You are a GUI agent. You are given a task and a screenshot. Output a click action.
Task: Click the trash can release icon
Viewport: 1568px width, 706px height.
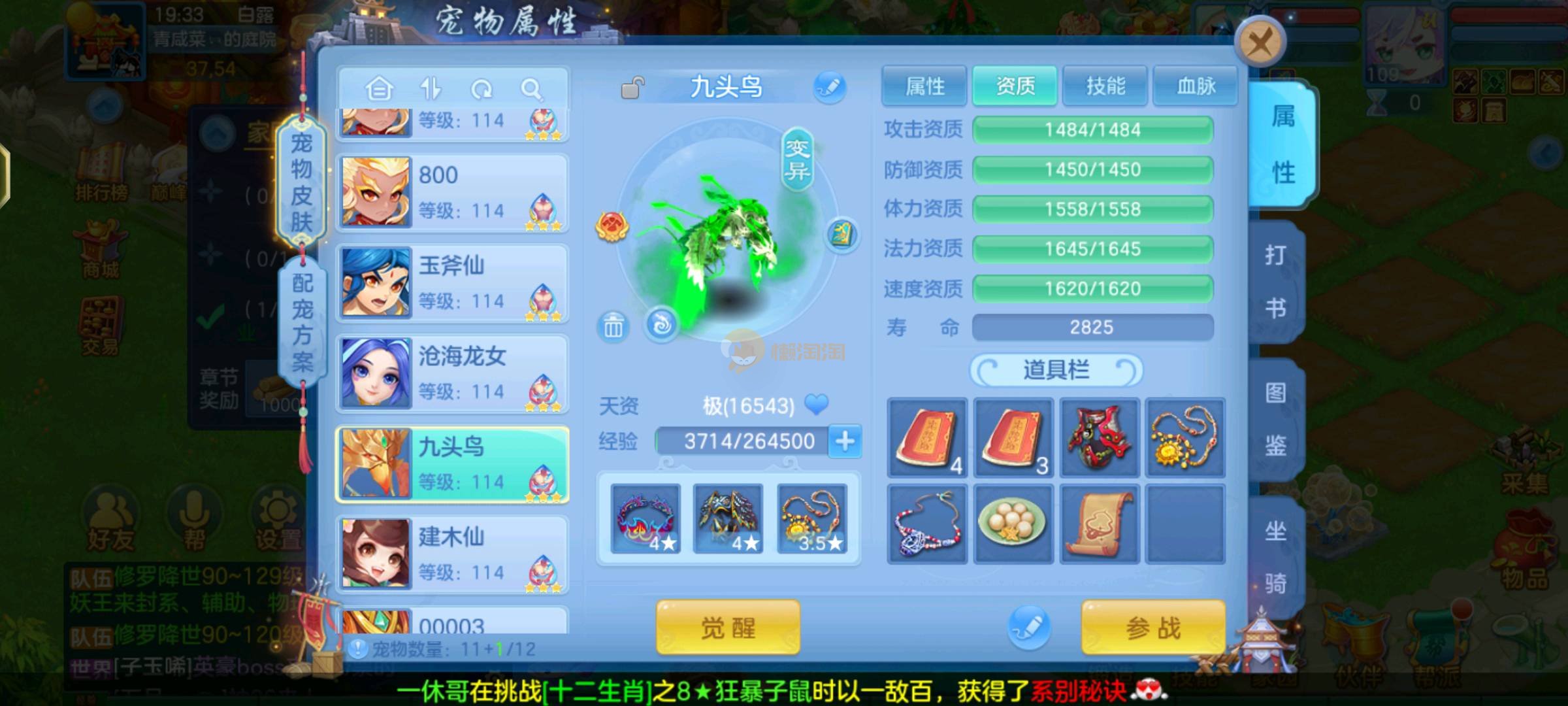pyautogui.click(x=613, y=326)
